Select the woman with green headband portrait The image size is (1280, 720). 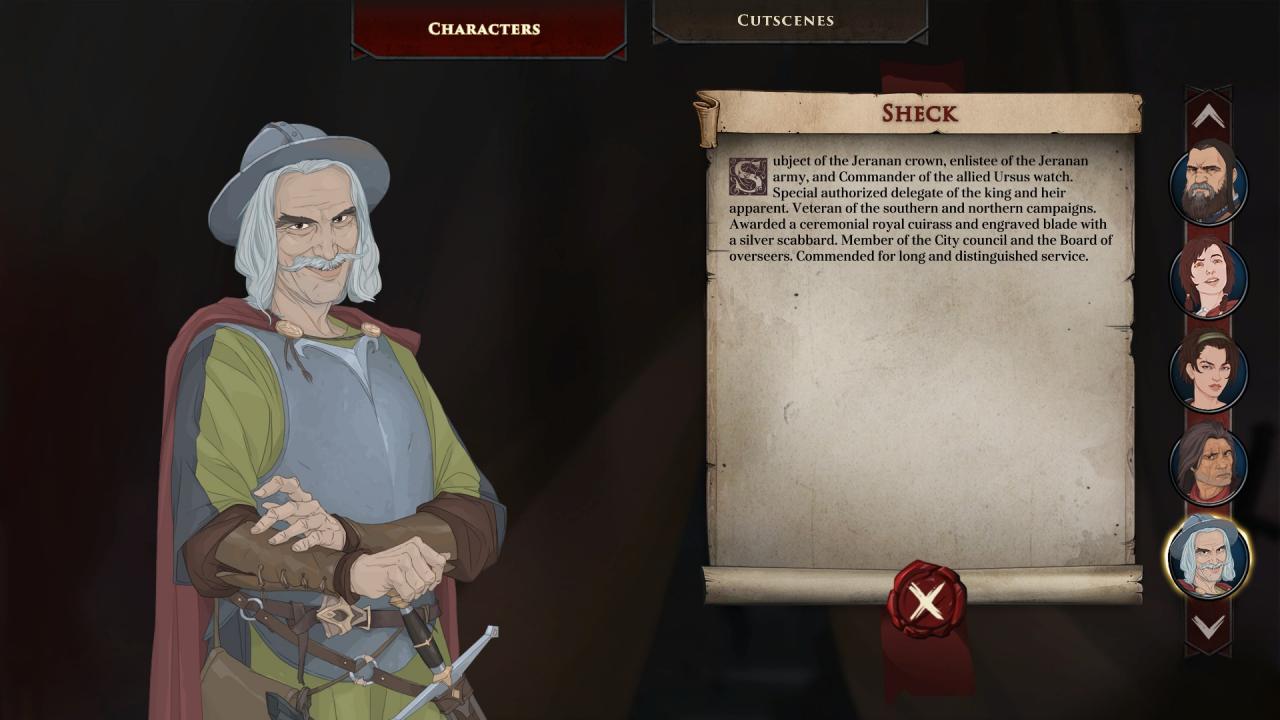[x=1208, y=370]
